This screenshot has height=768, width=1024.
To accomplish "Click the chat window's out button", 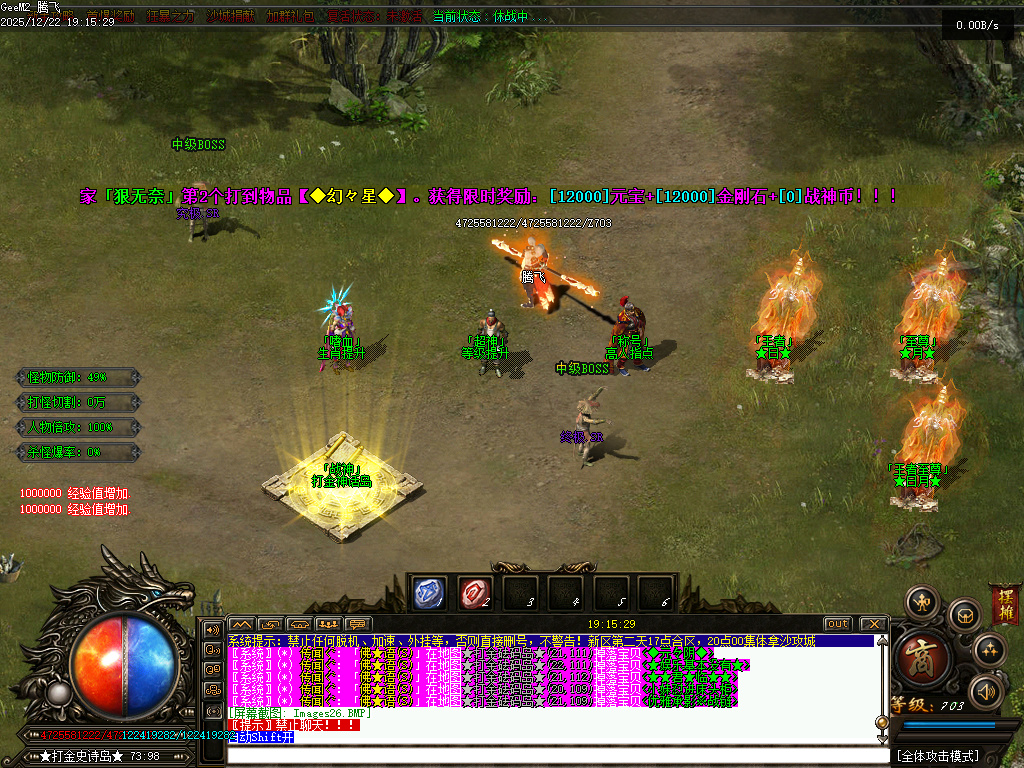I will (x=838, y=624).
